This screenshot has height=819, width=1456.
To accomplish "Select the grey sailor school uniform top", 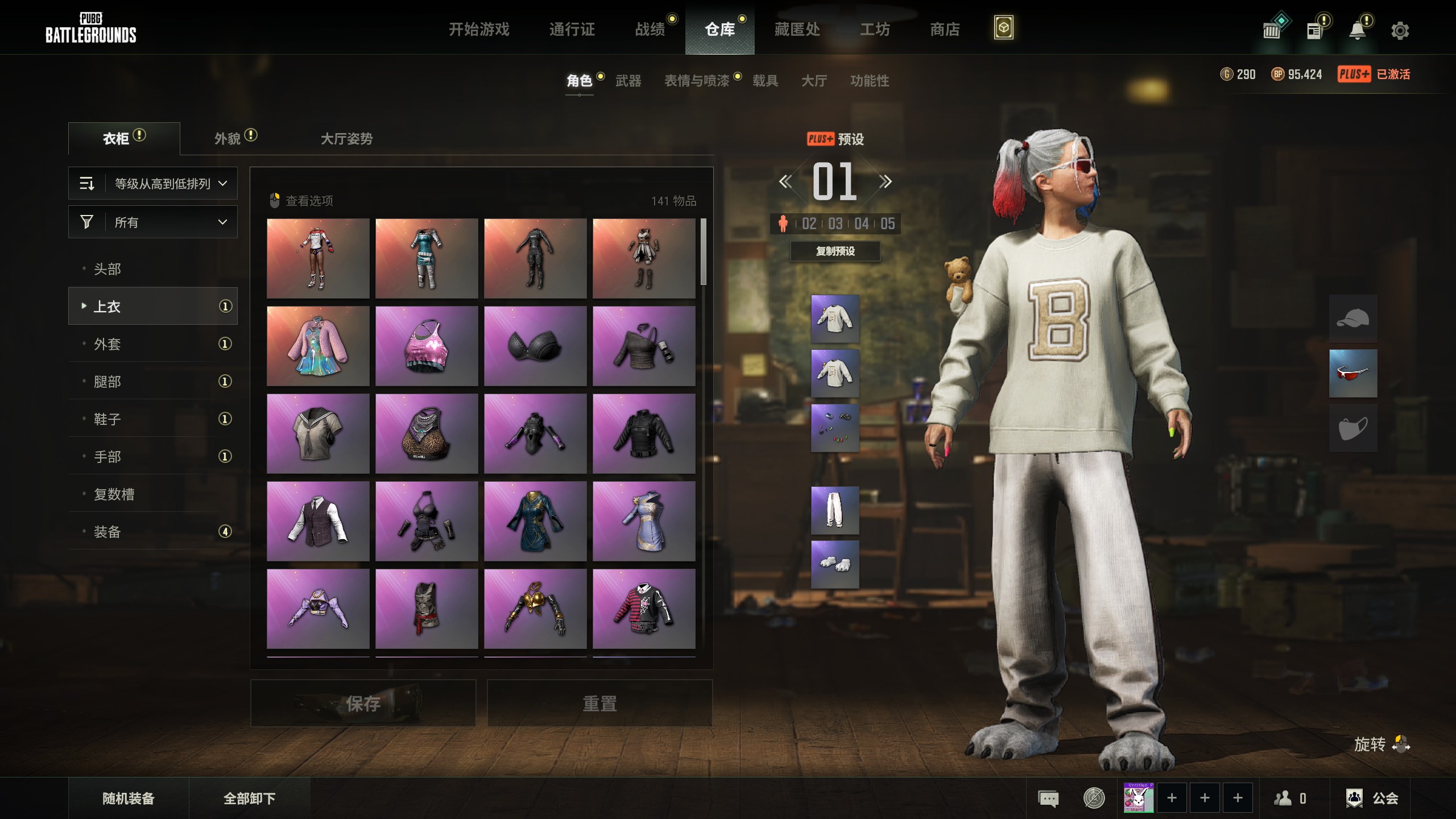I will [318, 433].
